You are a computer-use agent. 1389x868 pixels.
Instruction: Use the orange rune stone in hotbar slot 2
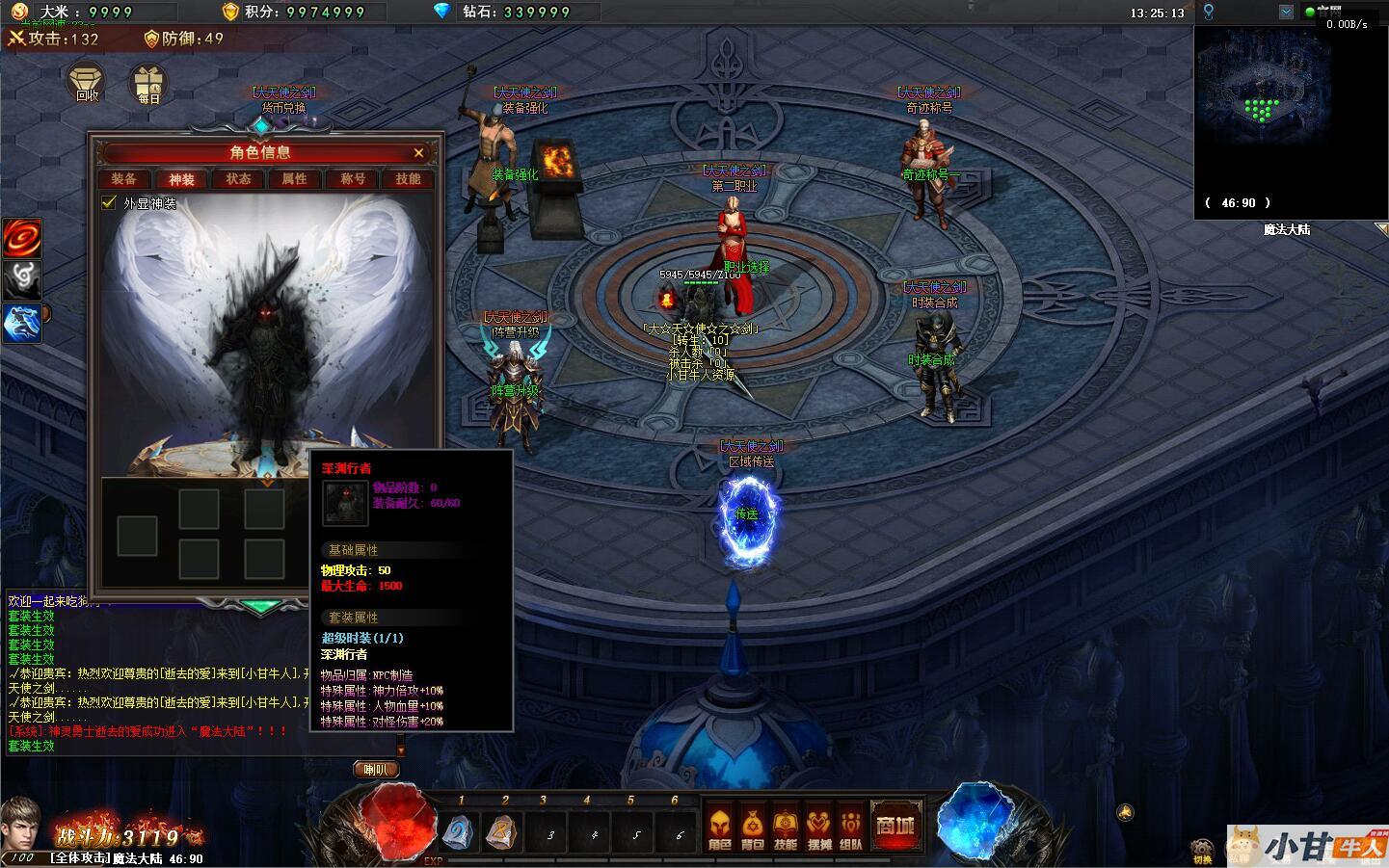click(503, 832)
